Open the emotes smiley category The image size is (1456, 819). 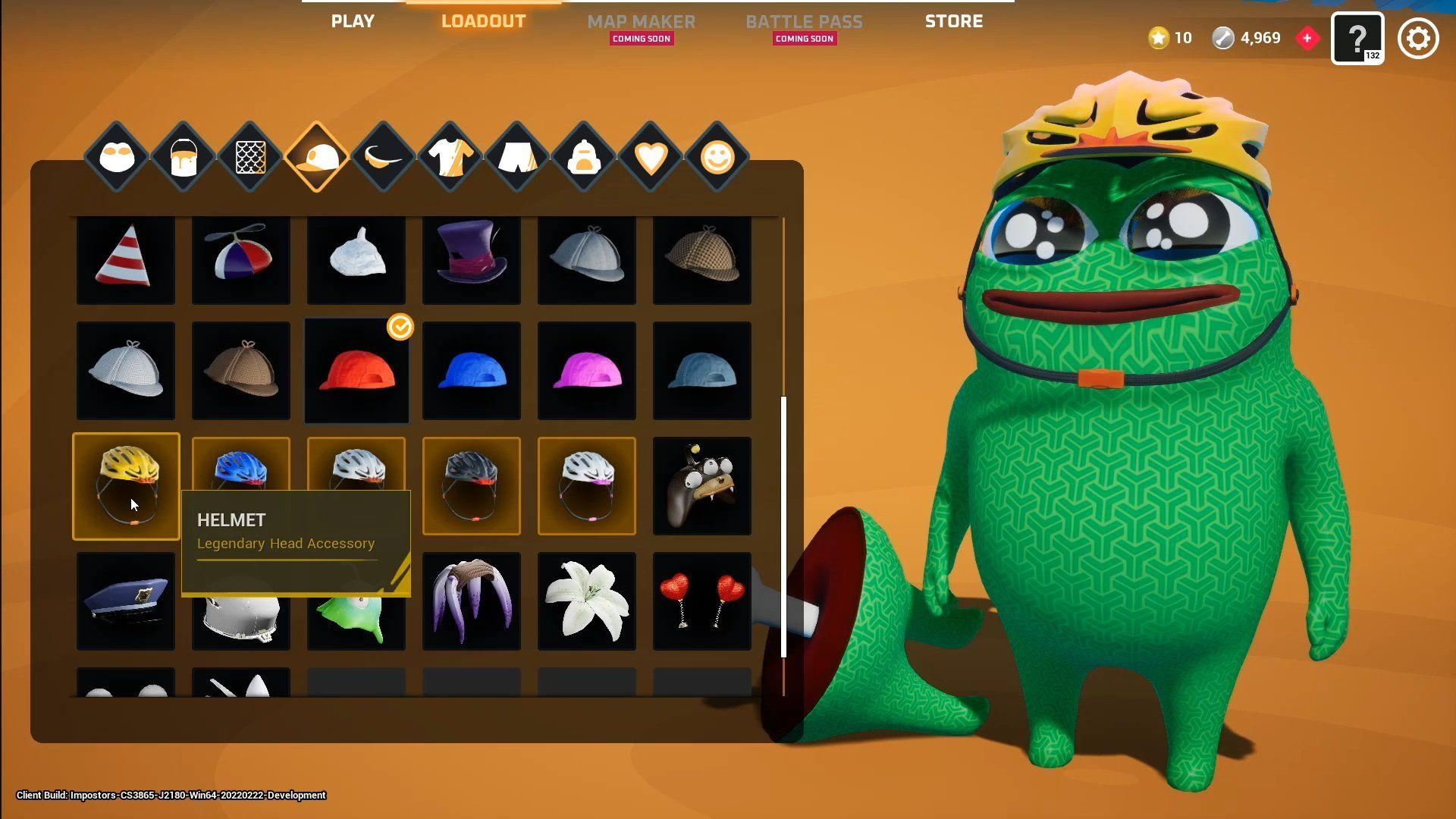(718, 157)
